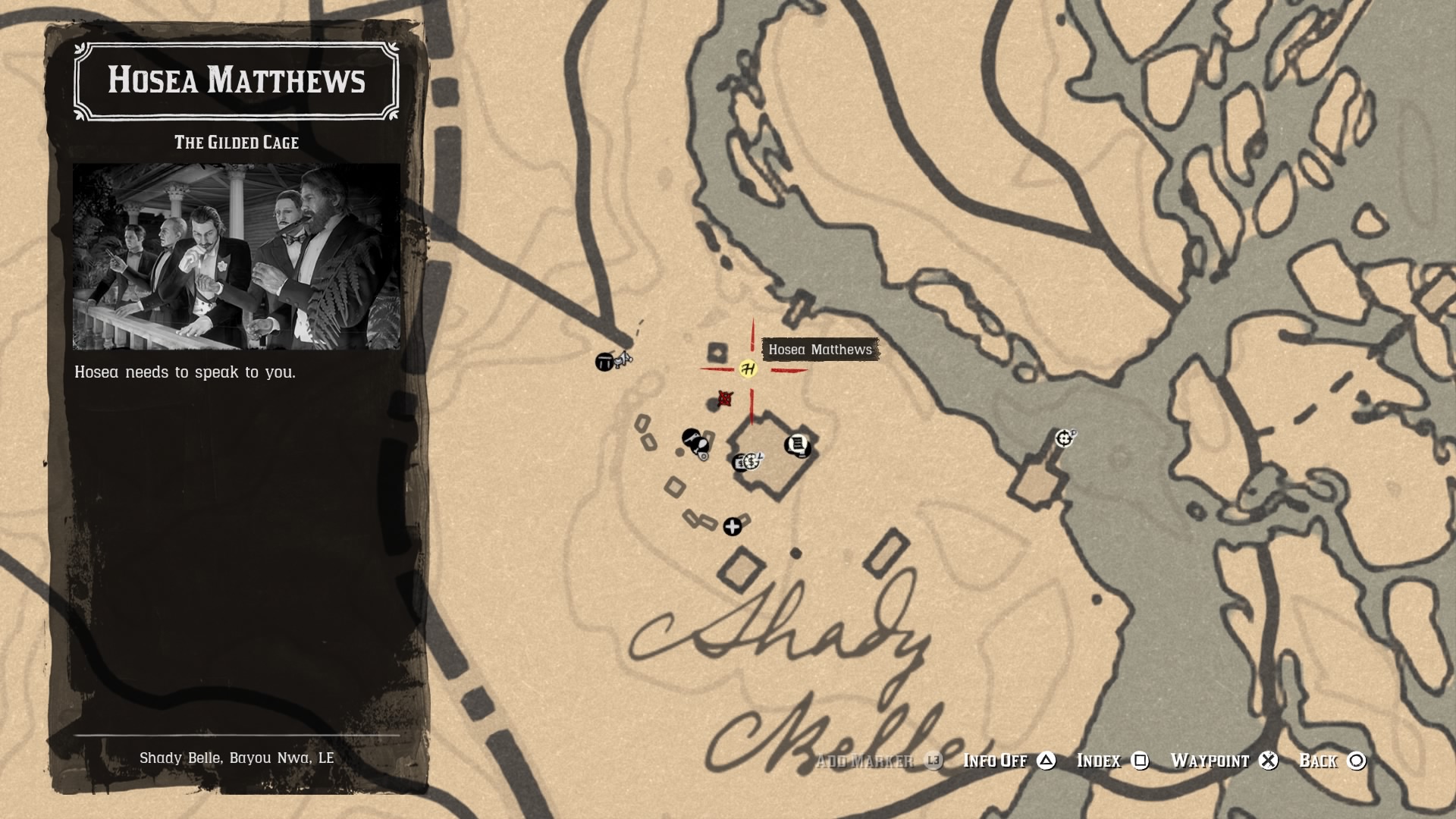Open the Index via the Square option
The width and height of the screenshot is (1456, 819).
click(1099, 761)
